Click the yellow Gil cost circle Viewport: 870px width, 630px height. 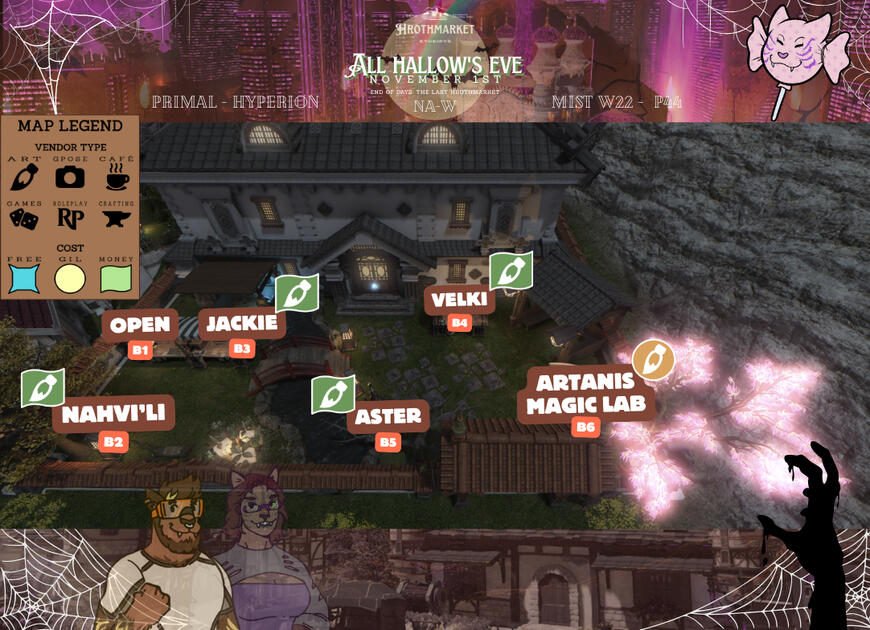(70, 278)
